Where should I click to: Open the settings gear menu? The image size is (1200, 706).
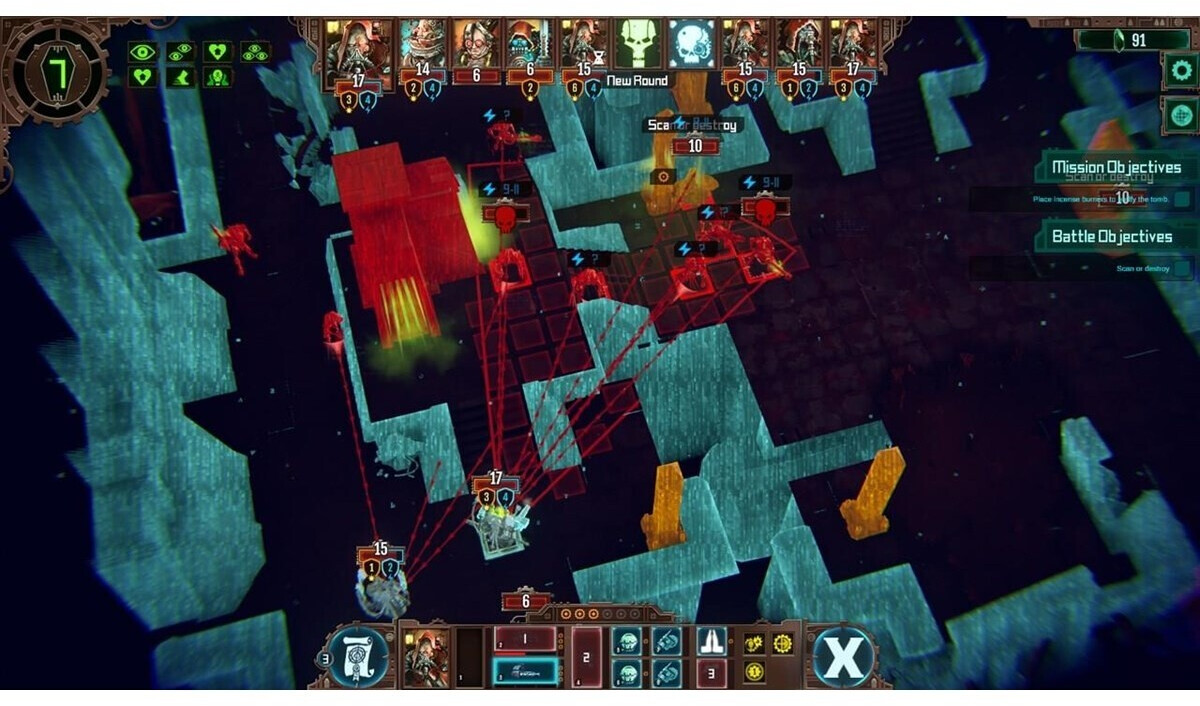(x=1180, y=71)
